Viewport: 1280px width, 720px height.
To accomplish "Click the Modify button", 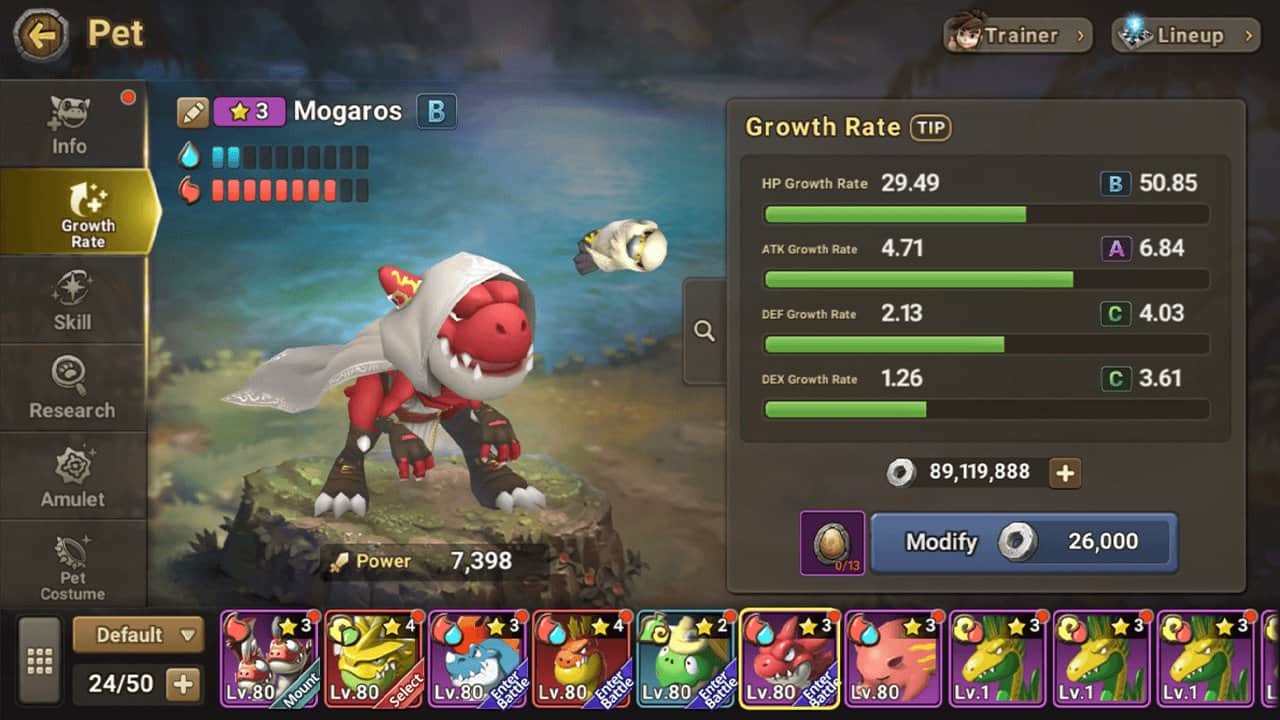I will 1023,542.
